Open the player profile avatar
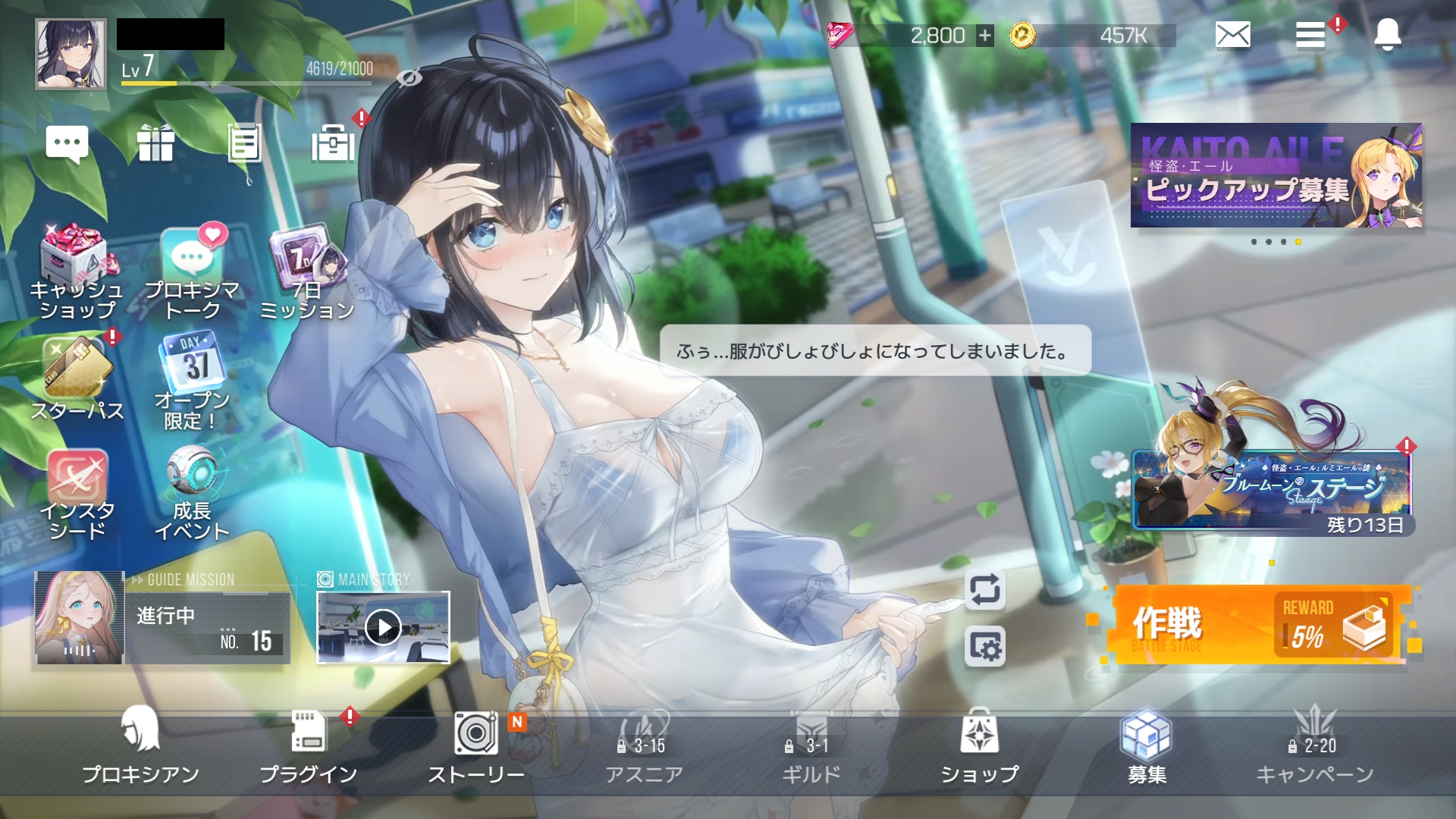Screen dimensions: 1456x819 [x=71, y=55]
